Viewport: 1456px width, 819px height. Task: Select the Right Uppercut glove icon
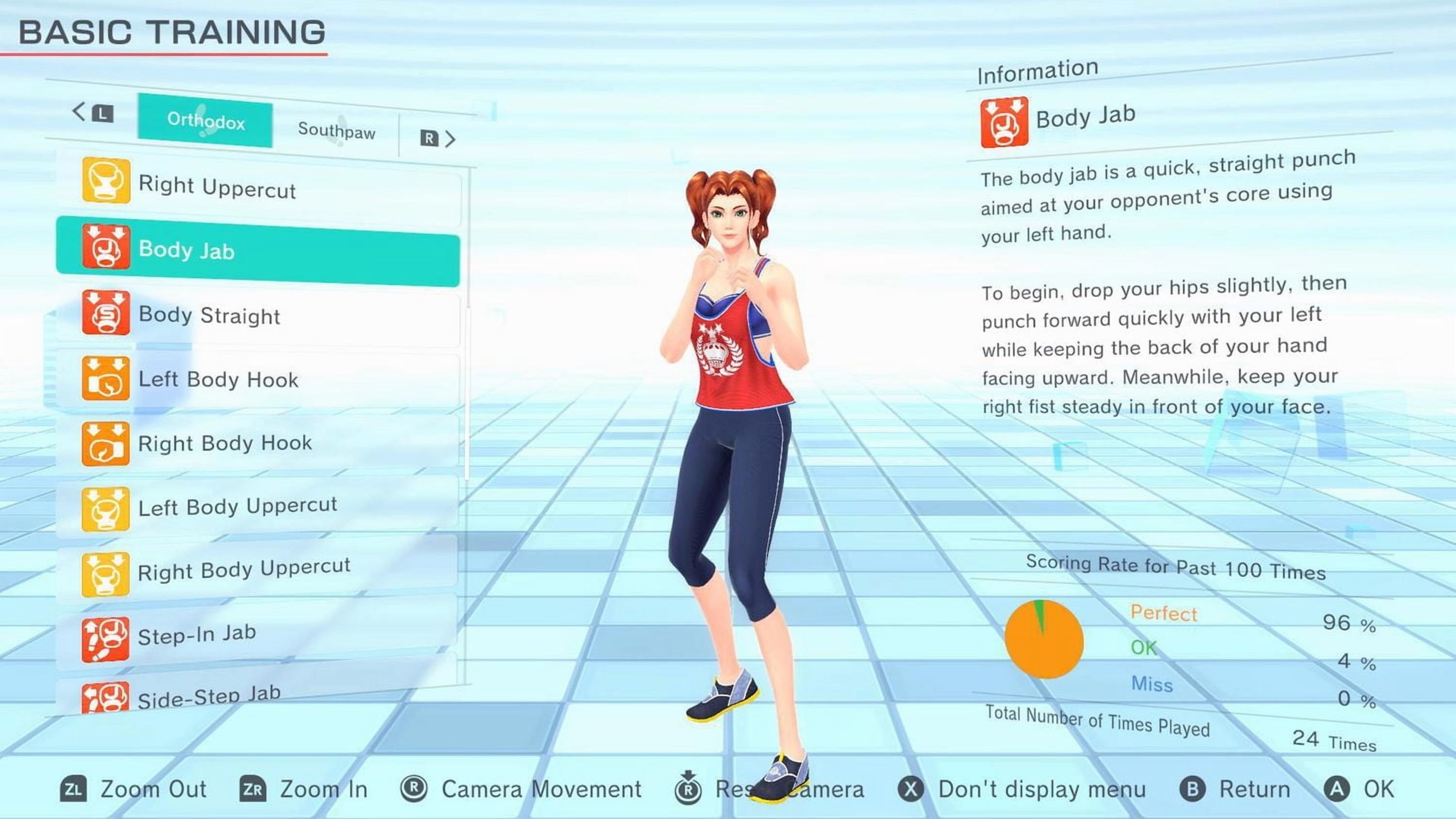pyautogui.click(x=107, y=181)
